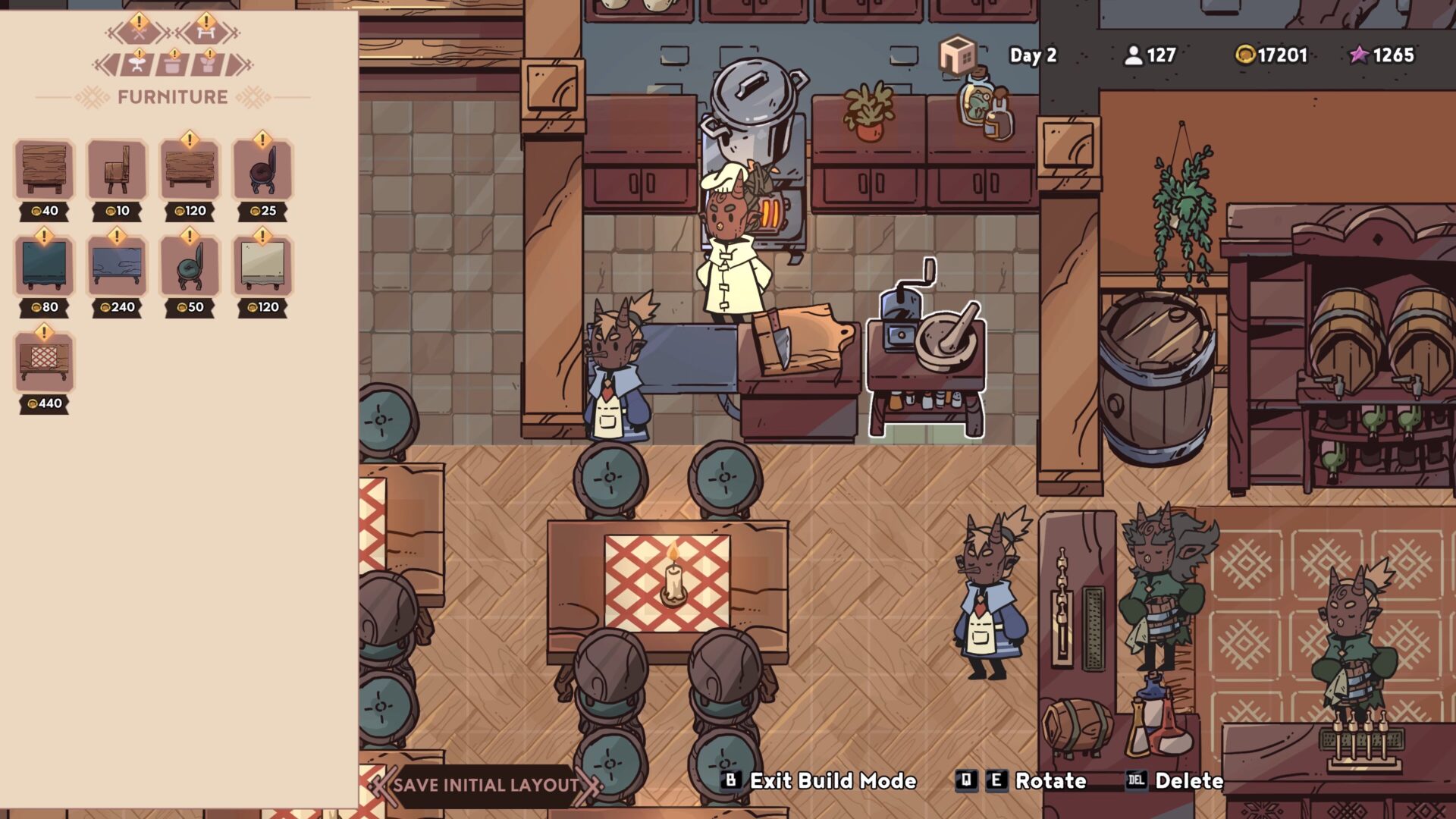Choose the 440-coin lattice serving cart

point(43,362)
